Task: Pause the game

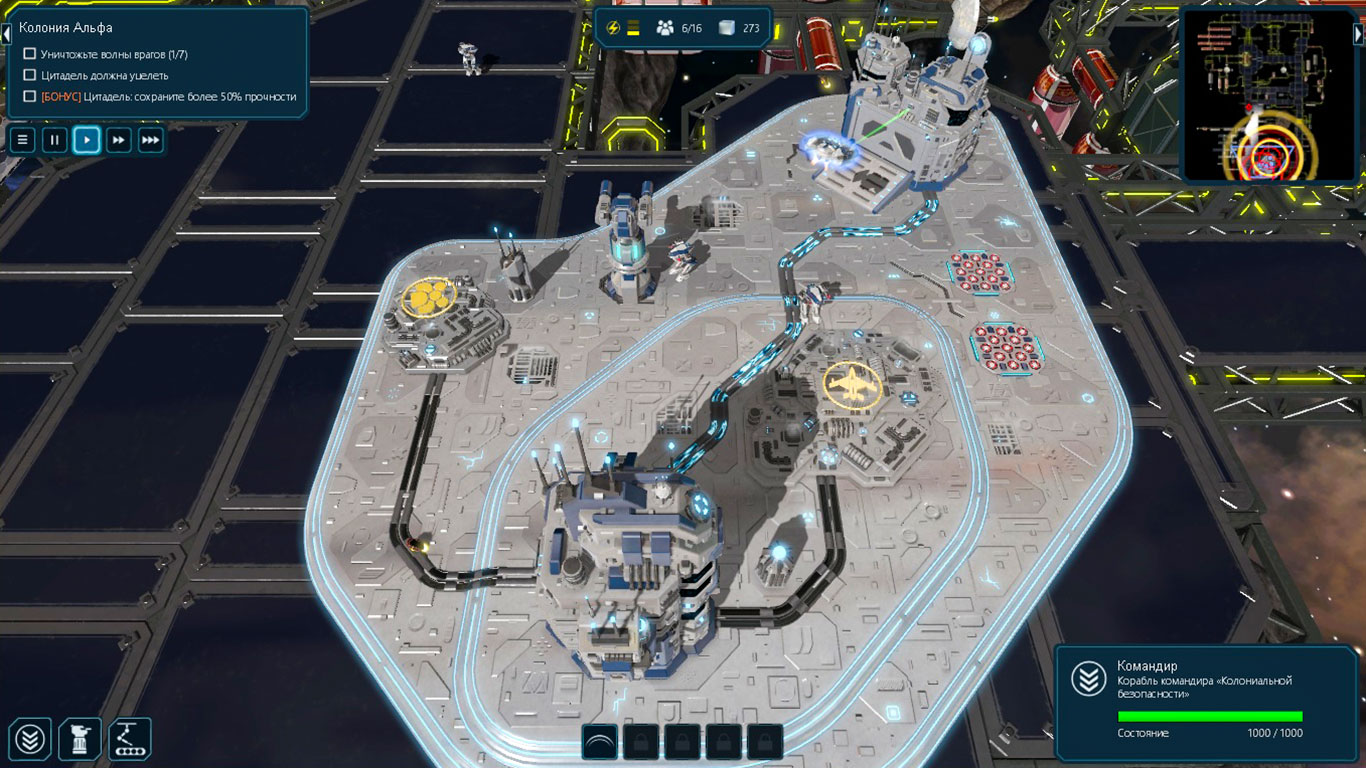Action: 55,140
